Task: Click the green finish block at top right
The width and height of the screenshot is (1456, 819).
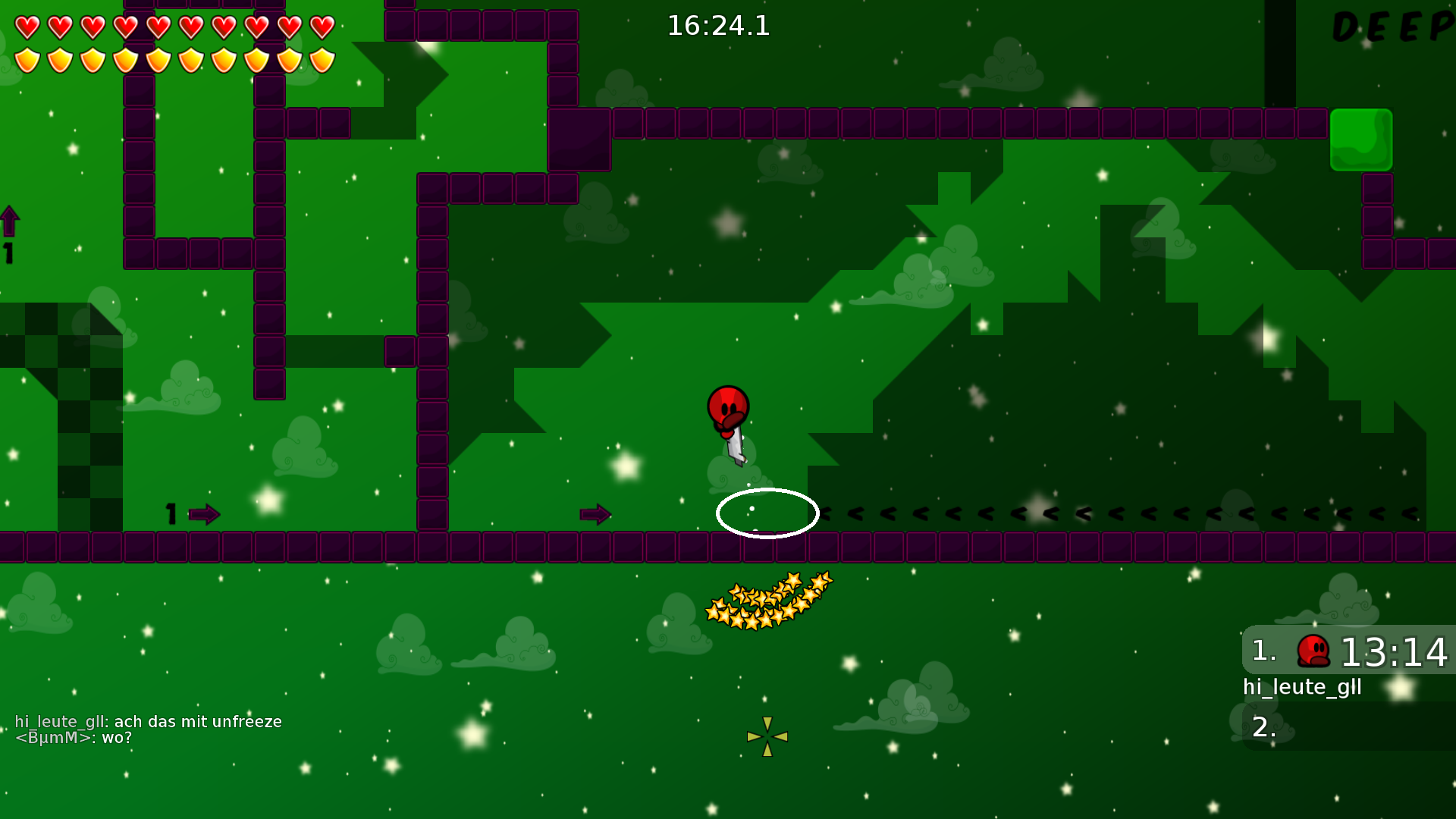Action: pos(1360,140)
